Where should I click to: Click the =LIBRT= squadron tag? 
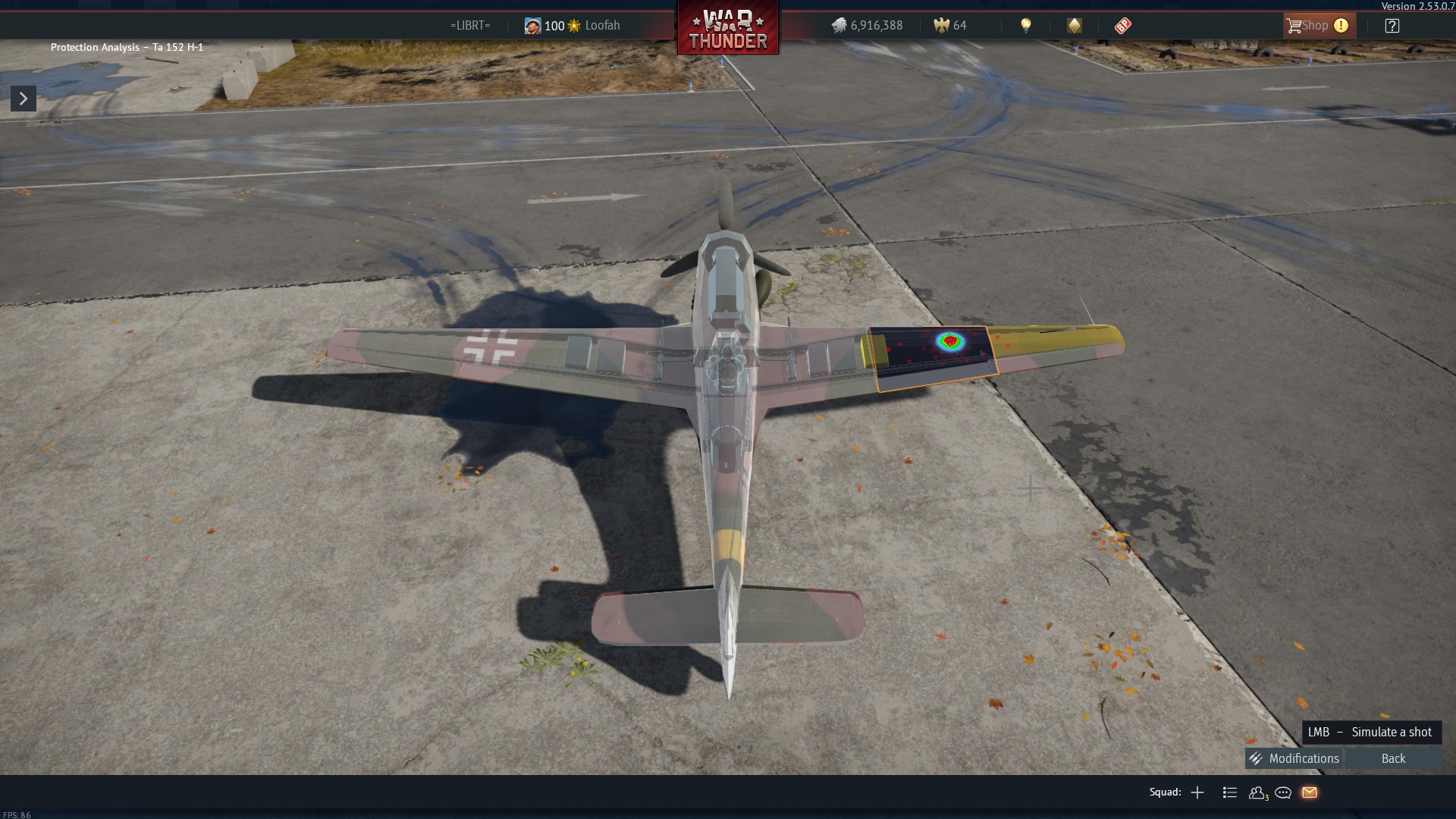pyautogui.click(x=469, y=26)
